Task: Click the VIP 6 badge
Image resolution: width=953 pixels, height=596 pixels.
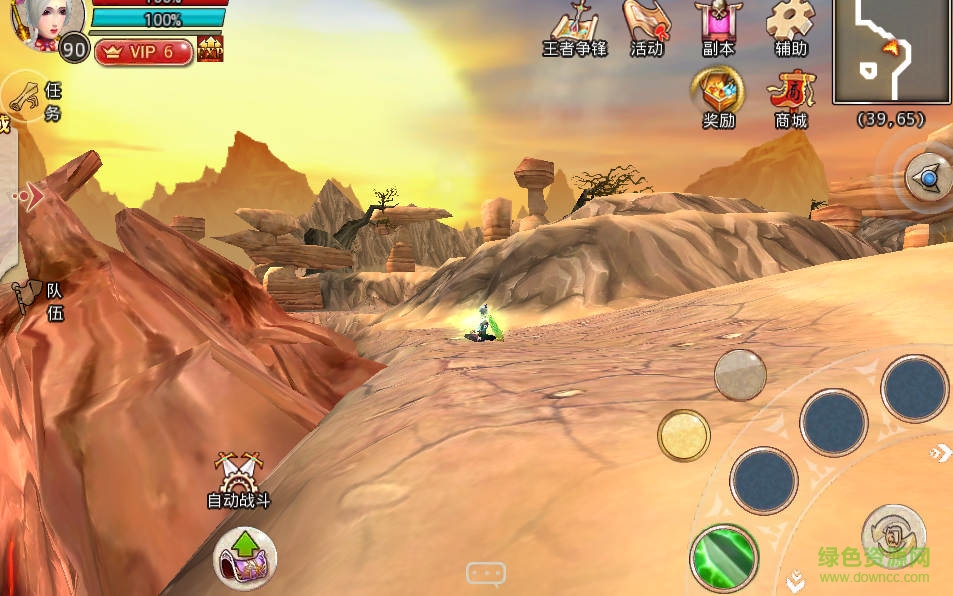Action: point(144,52)
